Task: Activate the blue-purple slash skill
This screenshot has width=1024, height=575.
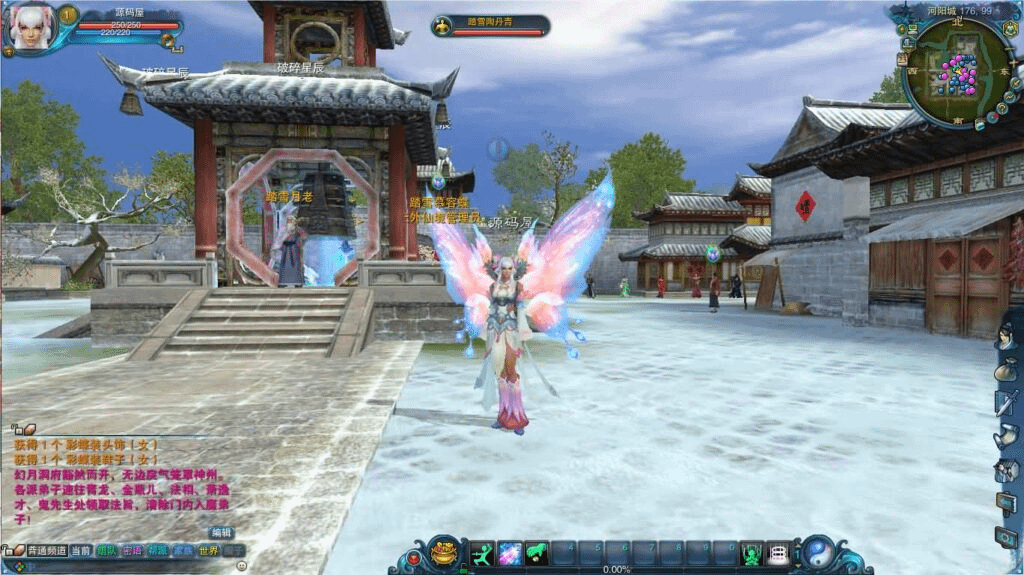Action: pyautogui.click(x=510, y=553)
